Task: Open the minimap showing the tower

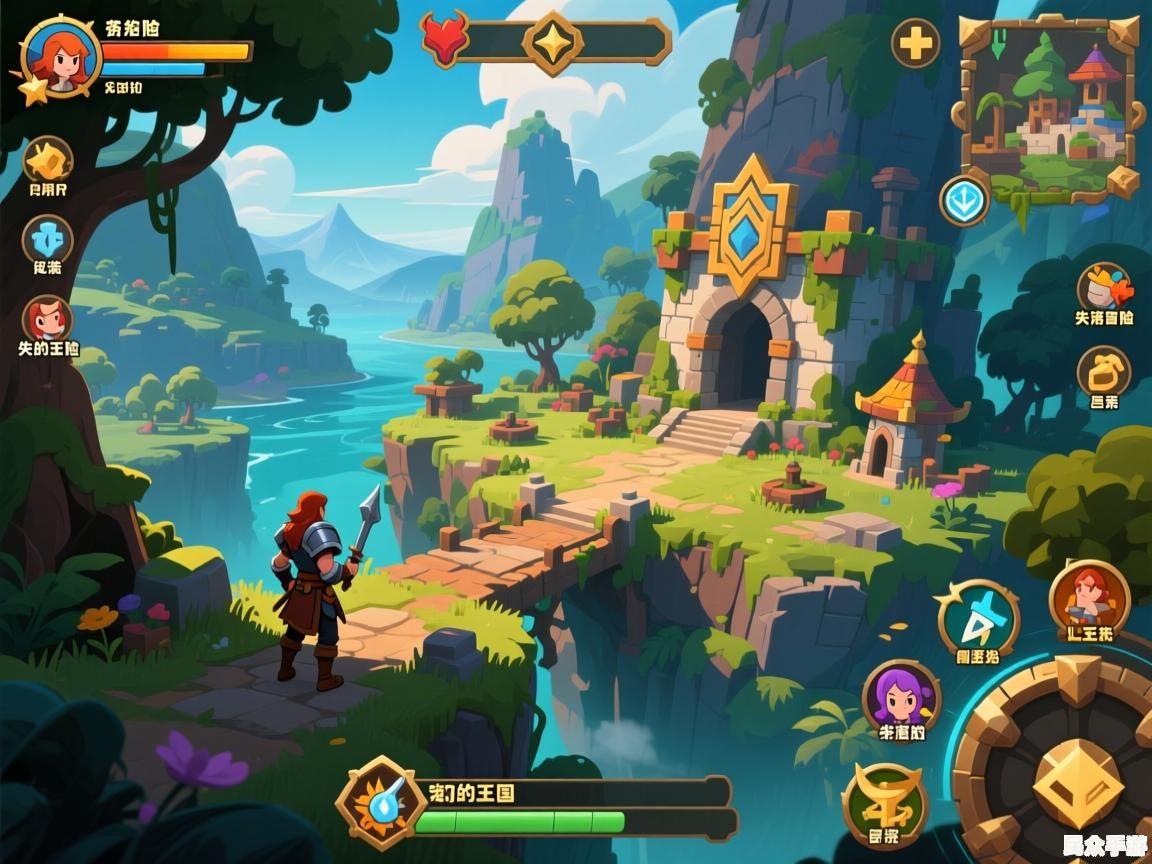Action: pos(1048,105)
